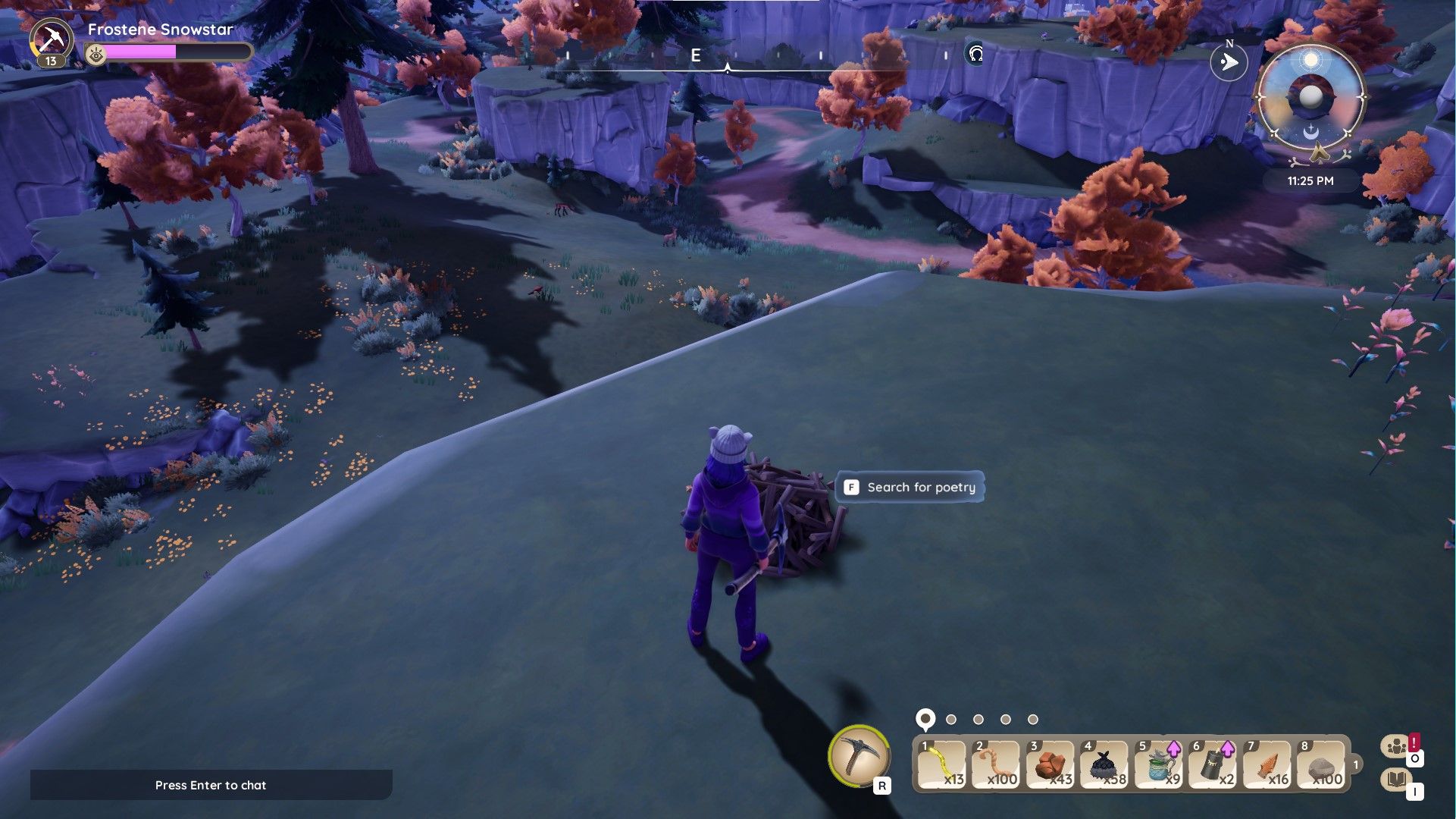Click the horseshoe marker on the compass
This screenshot has height=819, width=1456.
tap(976, 54)
